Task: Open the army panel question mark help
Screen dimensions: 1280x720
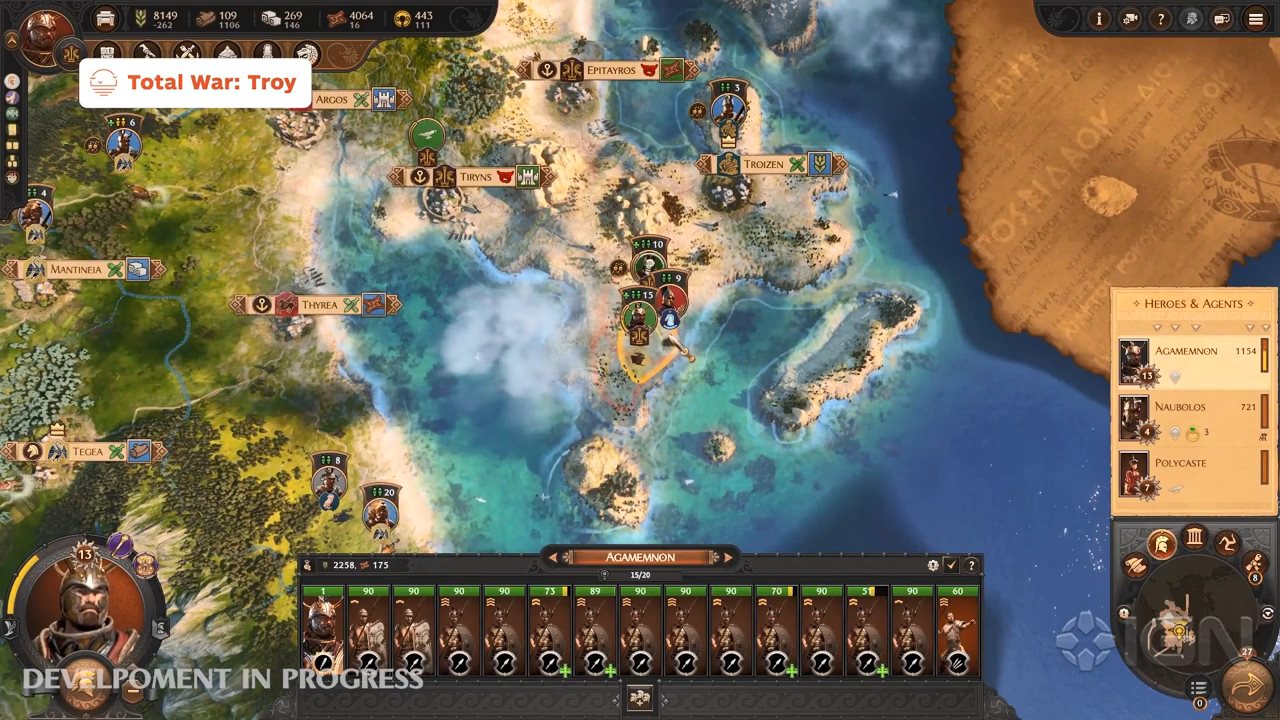Action: [x=970, y=565]
